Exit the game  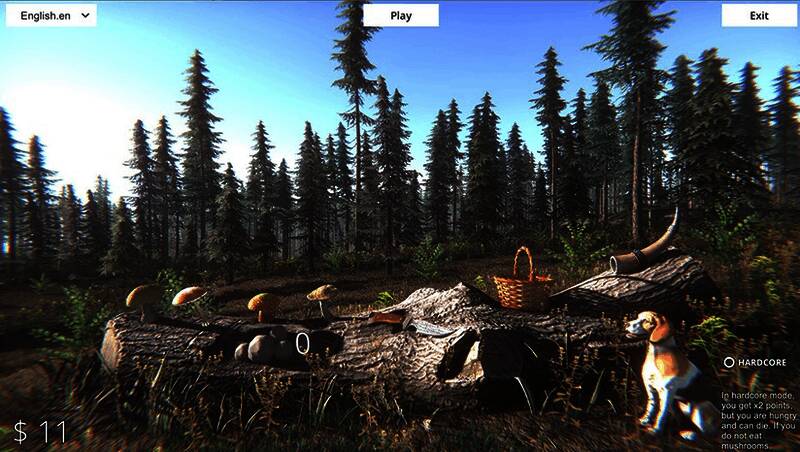click(759, 15)
